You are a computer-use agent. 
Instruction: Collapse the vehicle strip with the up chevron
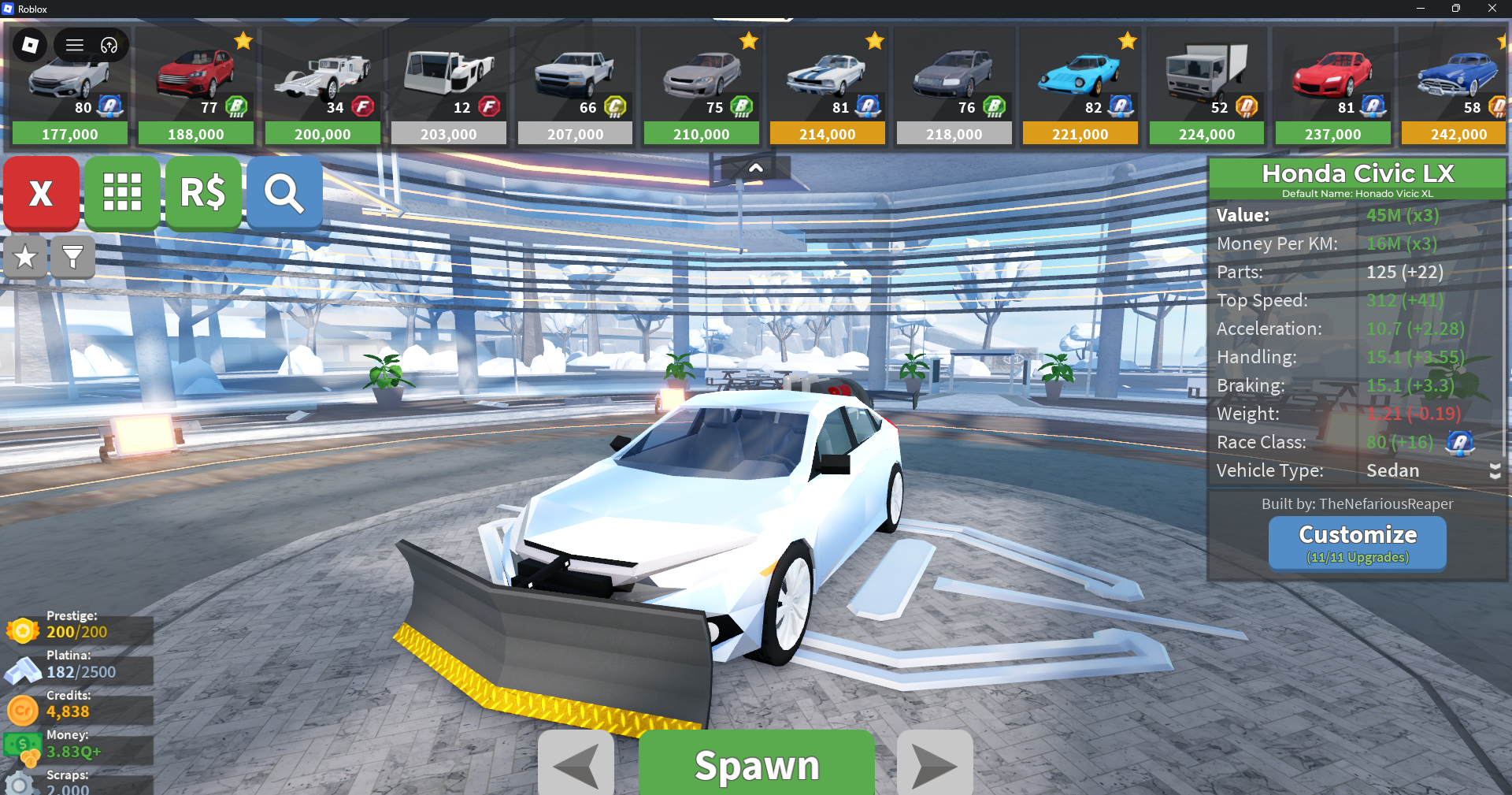755,168
